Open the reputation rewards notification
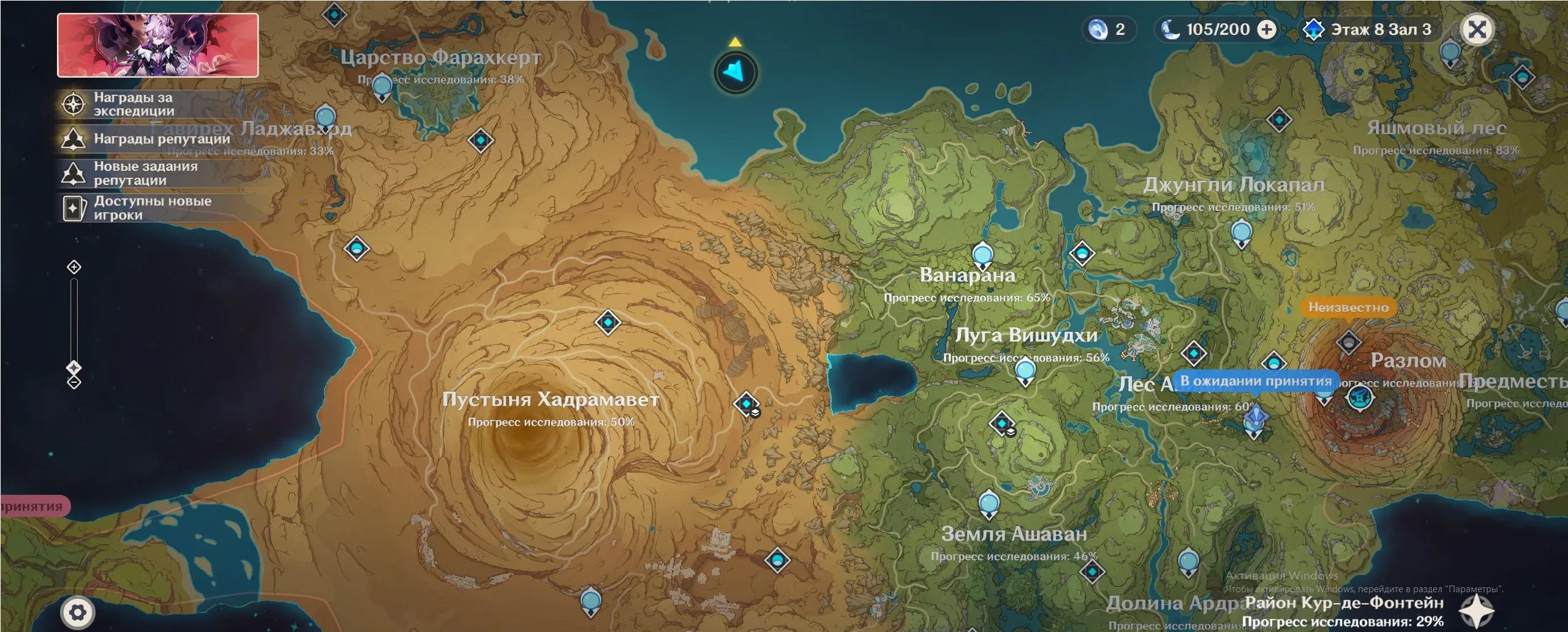Viewport: 1568px width, 632px height. click(161, 139)
